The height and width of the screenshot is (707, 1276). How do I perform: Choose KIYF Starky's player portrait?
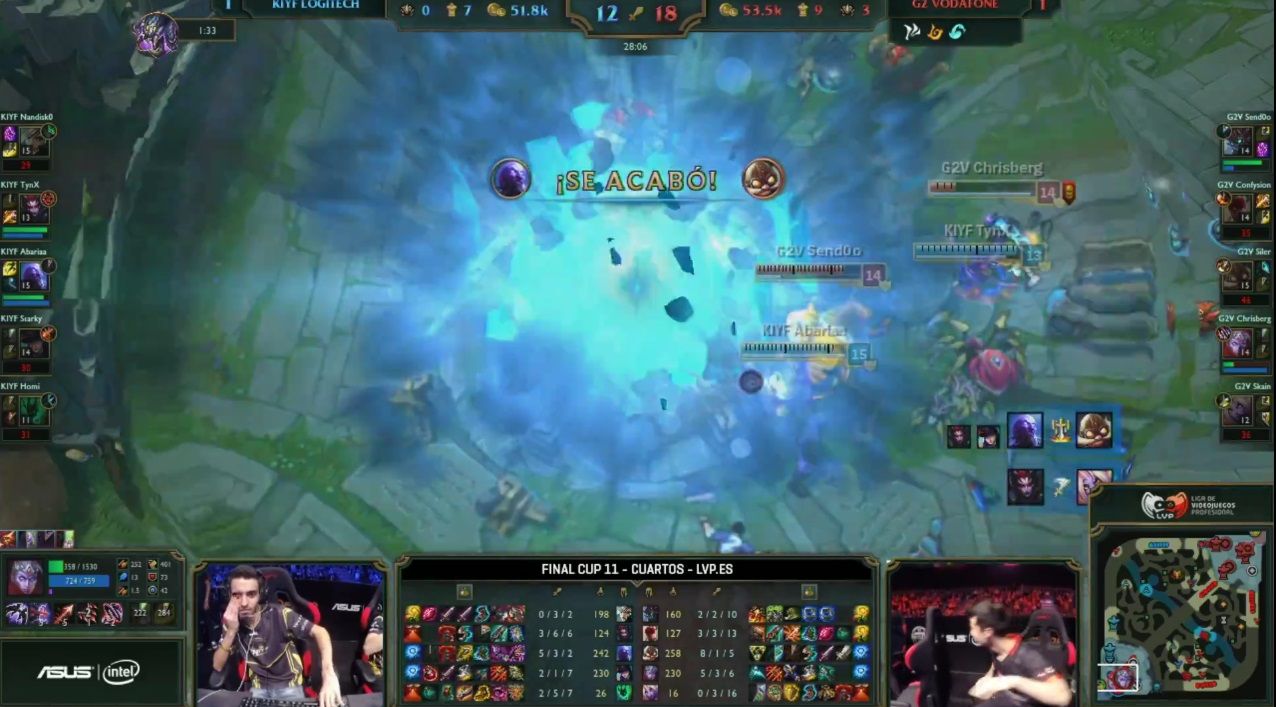[x=33, y=343]
